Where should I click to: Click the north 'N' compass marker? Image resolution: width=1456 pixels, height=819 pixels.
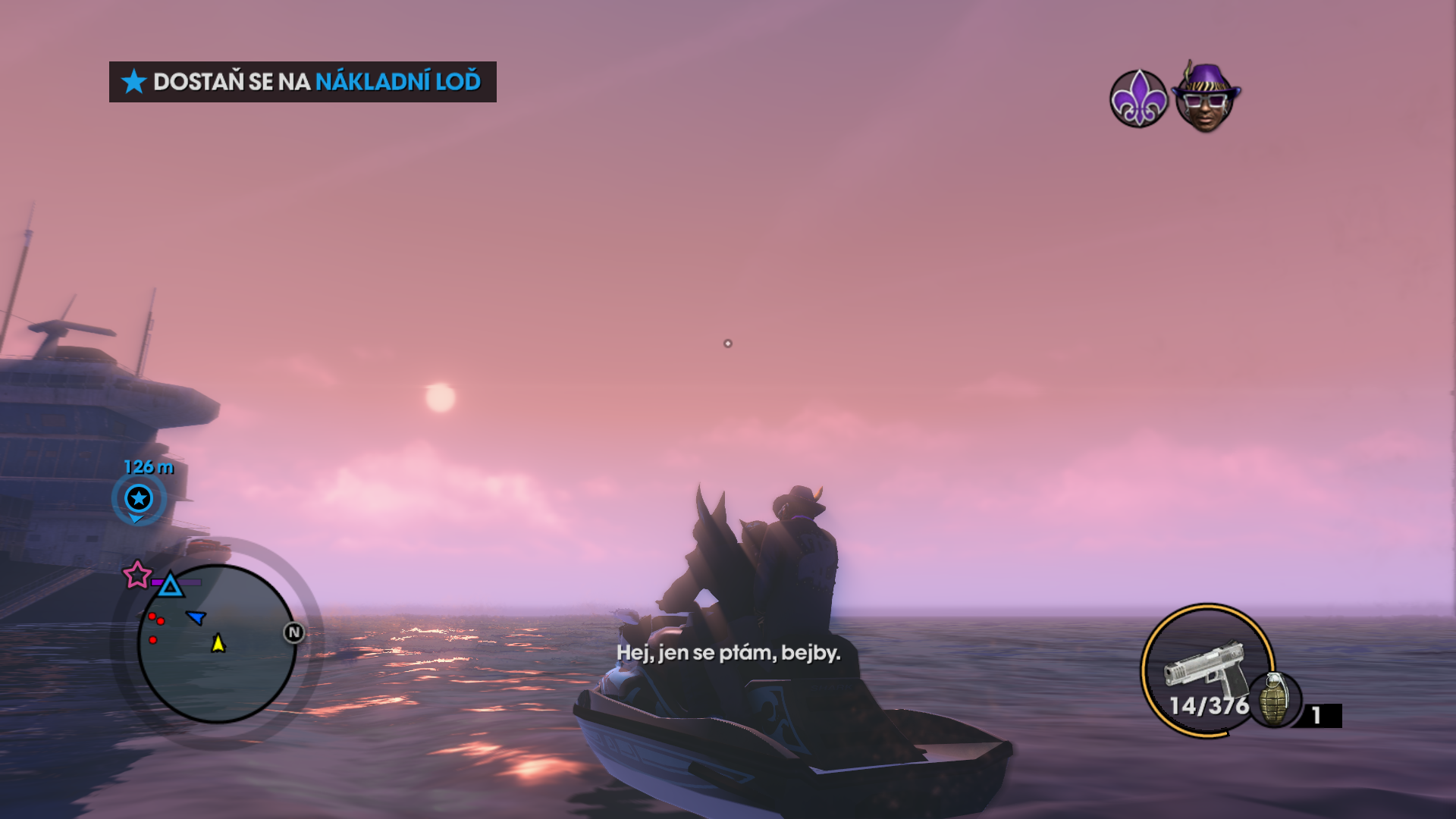pyautogui.click(x=294, y=632)
